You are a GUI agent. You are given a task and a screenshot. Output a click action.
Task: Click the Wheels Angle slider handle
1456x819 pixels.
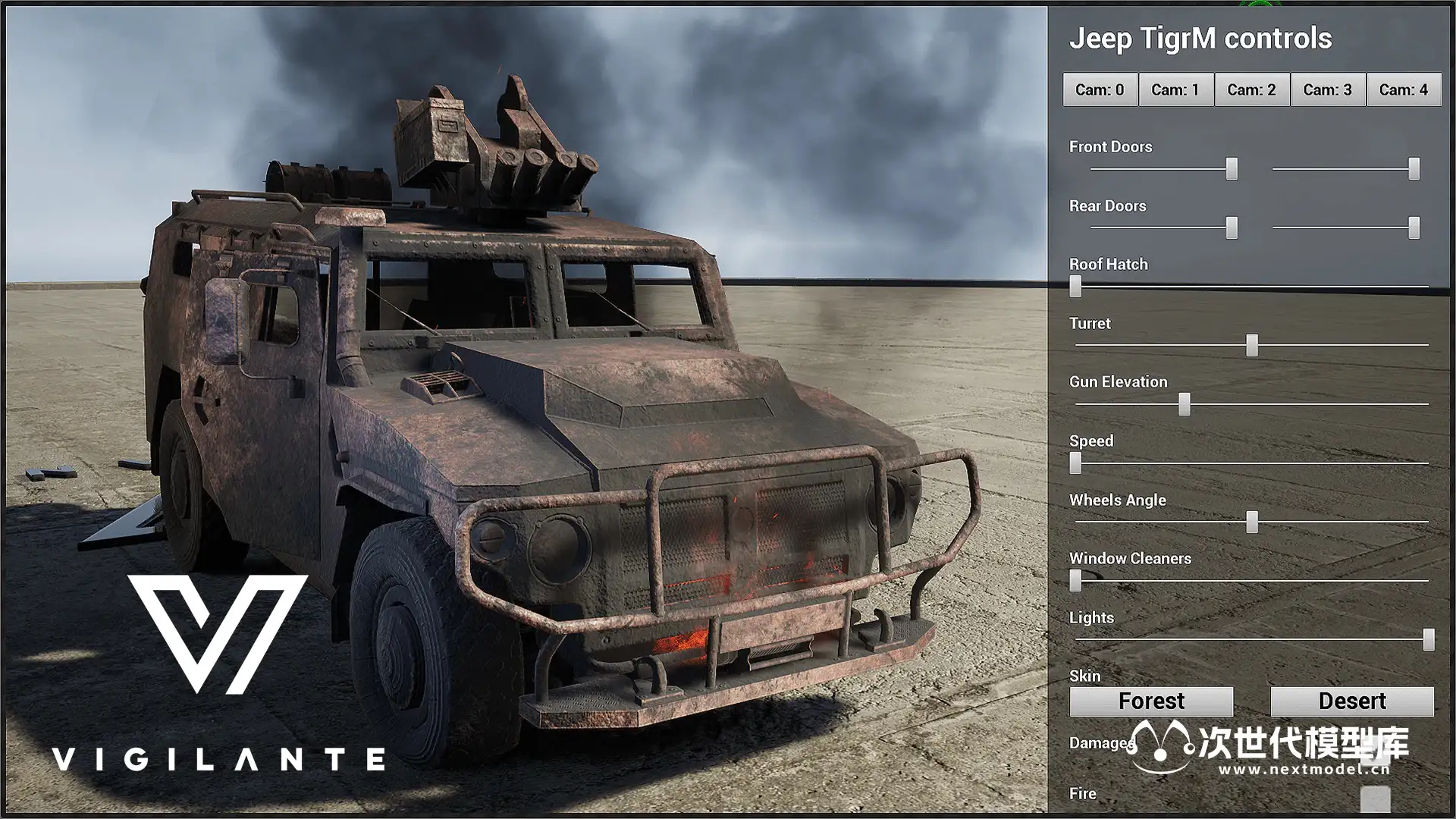[1252, 522]
